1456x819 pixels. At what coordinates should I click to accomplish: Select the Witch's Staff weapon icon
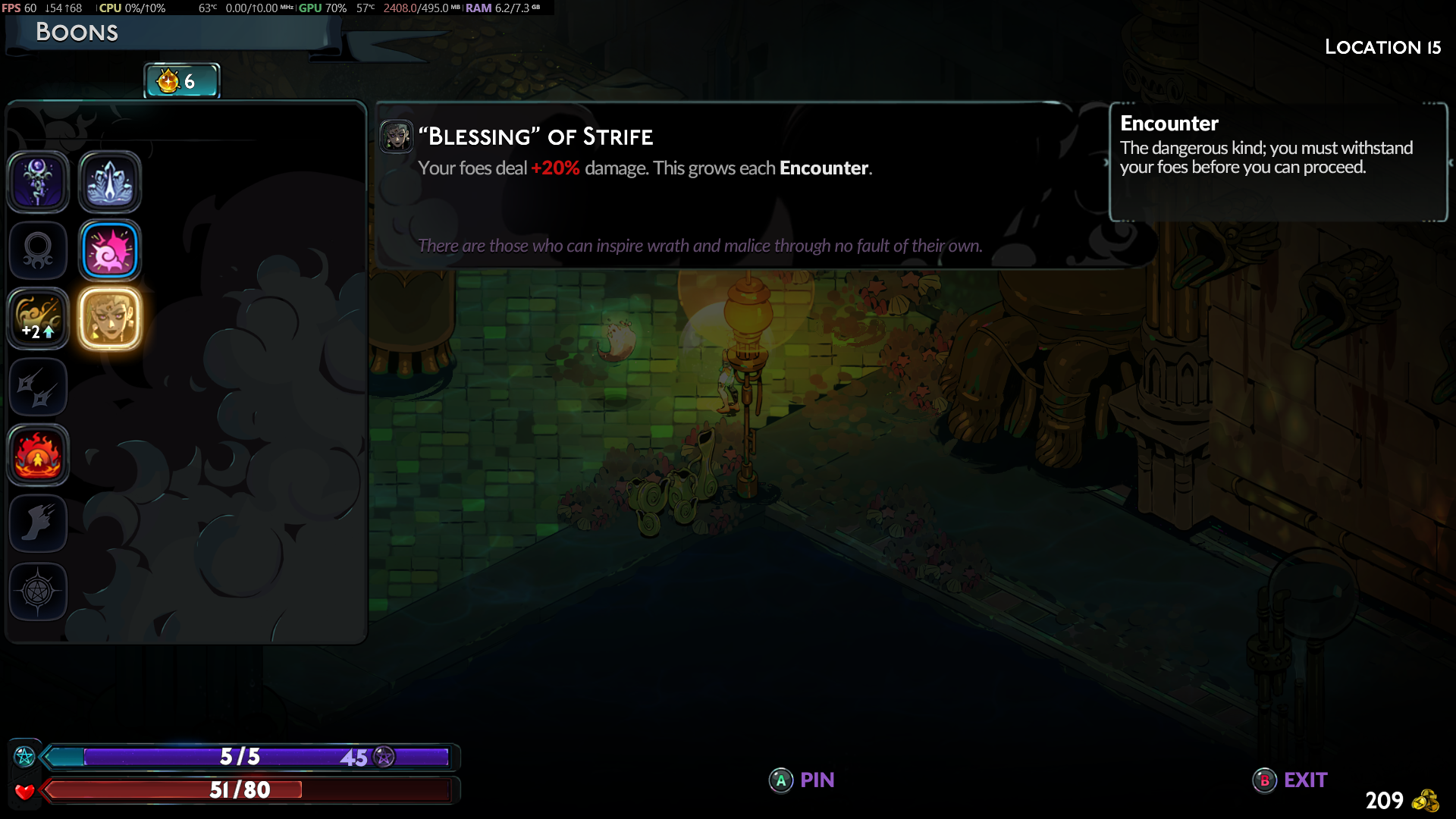tap(38, 182)
